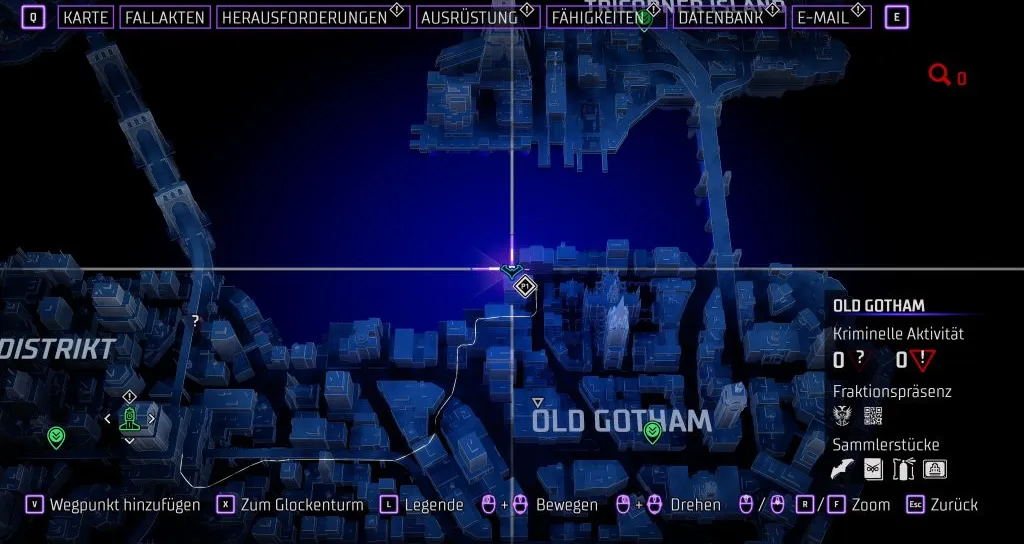1024x544 pixels.
Task: Click the winged crest faction emblem
Action: (x=844, y=415)
